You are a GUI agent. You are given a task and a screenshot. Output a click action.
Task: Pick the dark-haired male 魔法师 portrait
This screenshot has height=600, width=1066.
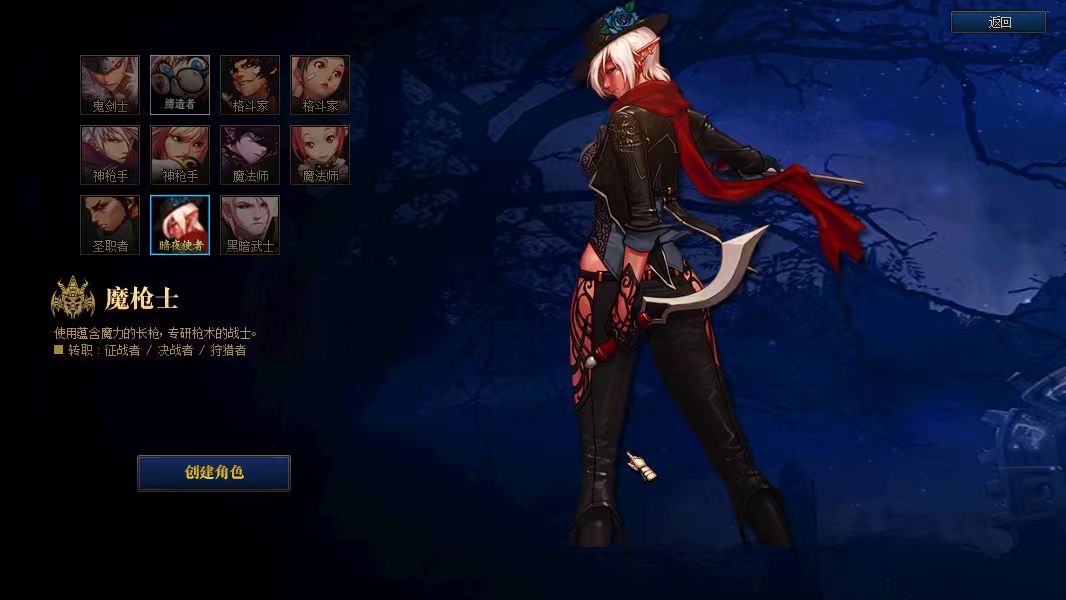coord(250,155)
